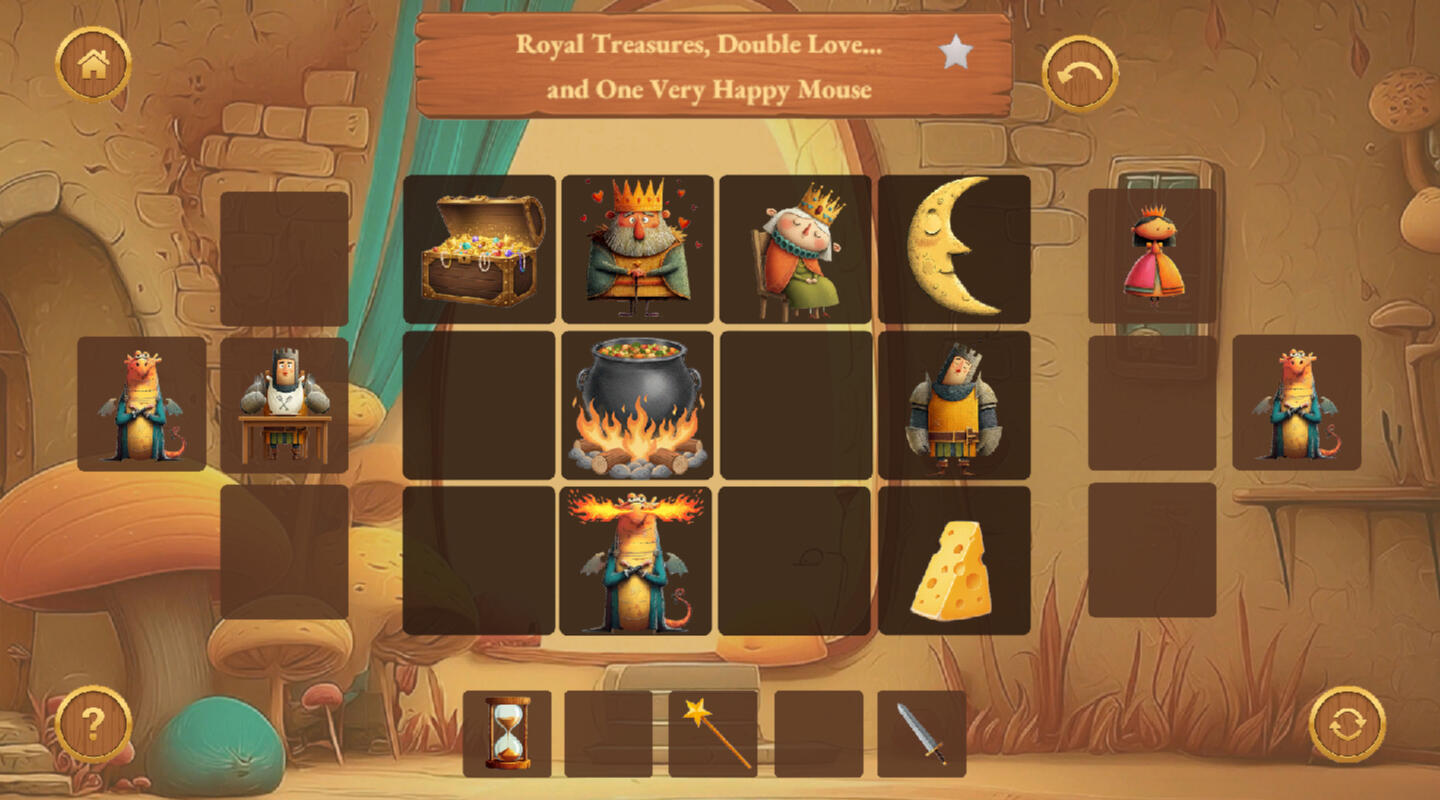The image size is (1440, 800).
Task: Pick the king with hearts tile
Action: 638,250
